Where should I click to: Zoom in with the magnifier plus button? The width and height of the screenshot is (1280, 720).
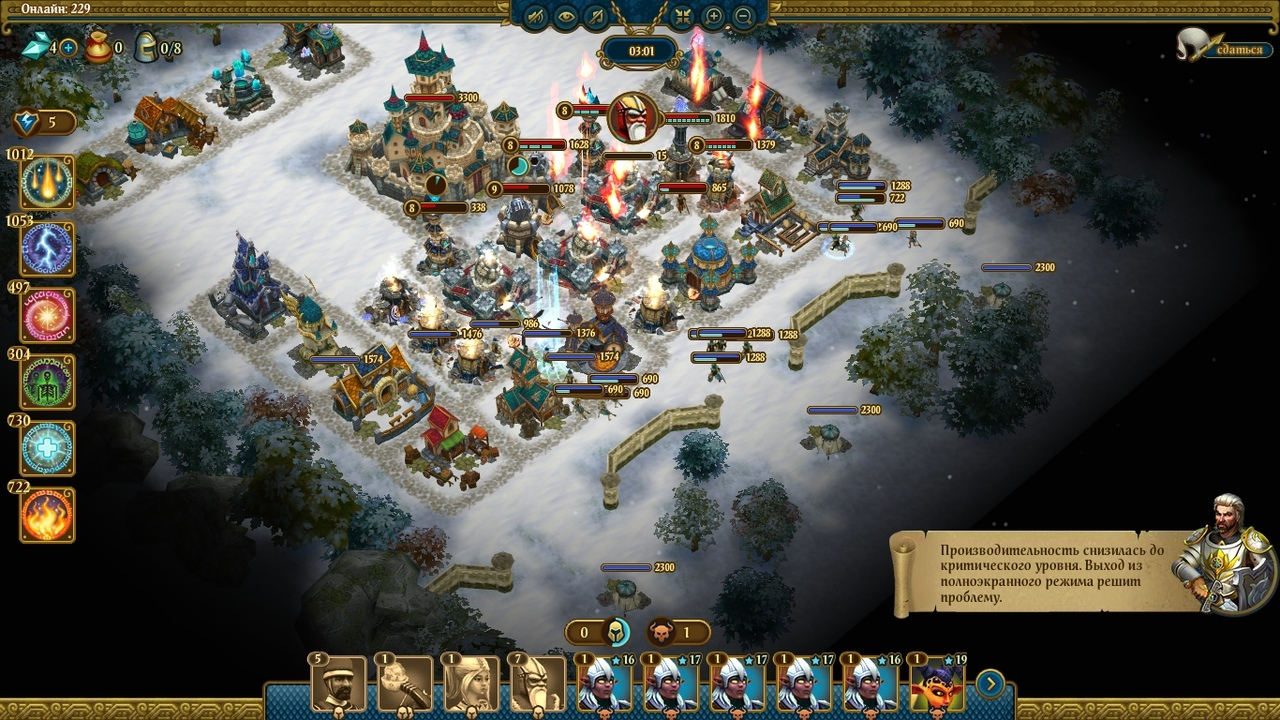pos(713,16)
